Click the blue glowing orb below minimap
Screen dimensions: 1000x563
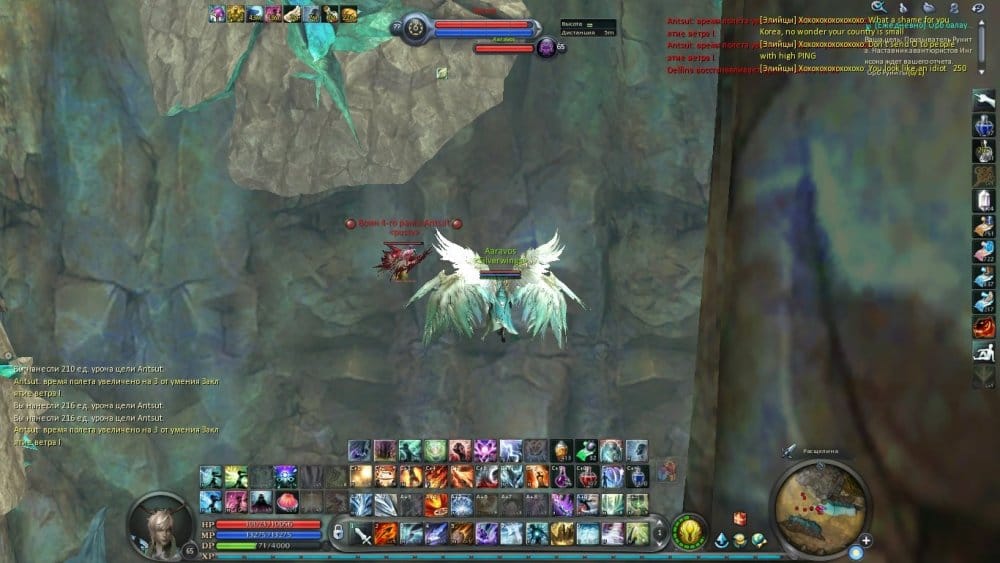point(856,552)
